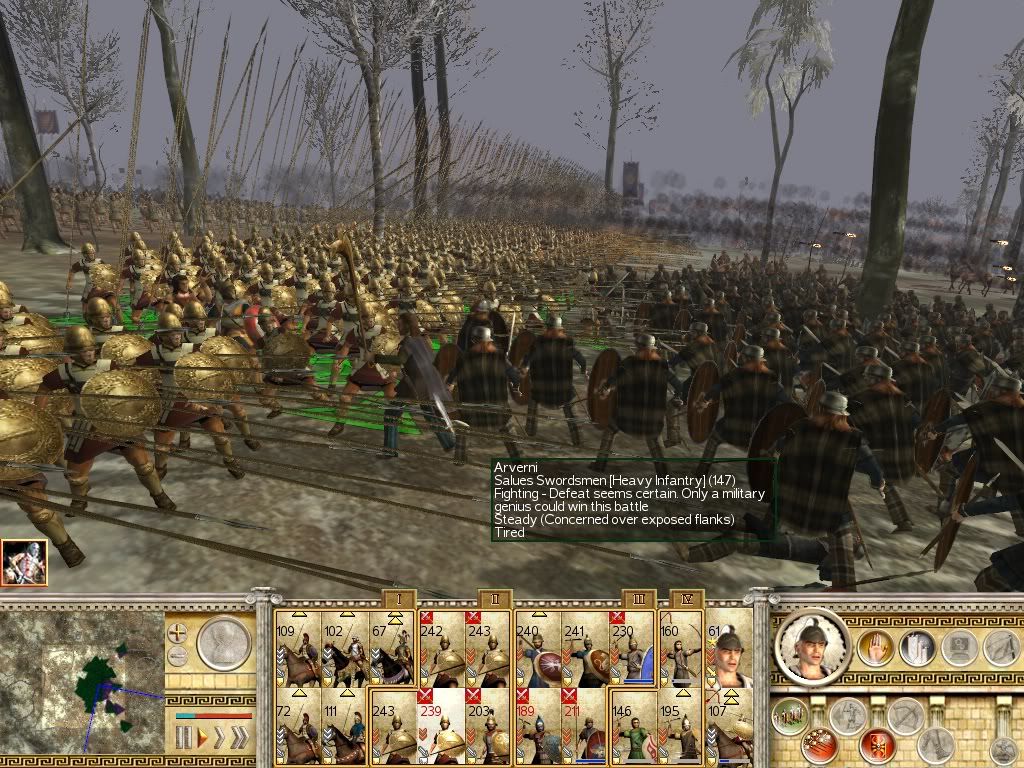Pause the battle
This screenshot has width=1024, height=768.
[x=183, y=739]
